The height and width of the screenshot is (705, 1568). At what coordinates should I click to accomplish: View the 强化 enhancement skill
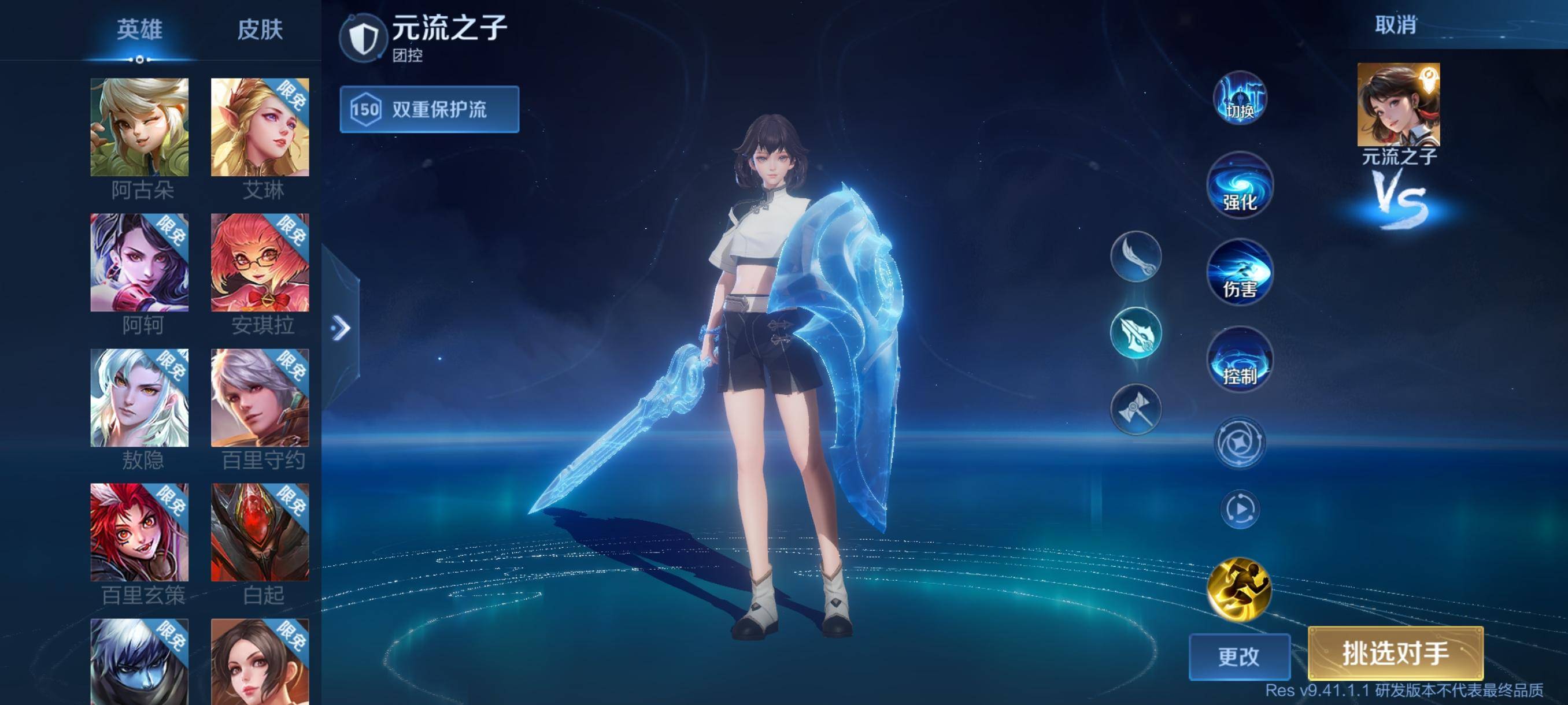point(1239,185)
